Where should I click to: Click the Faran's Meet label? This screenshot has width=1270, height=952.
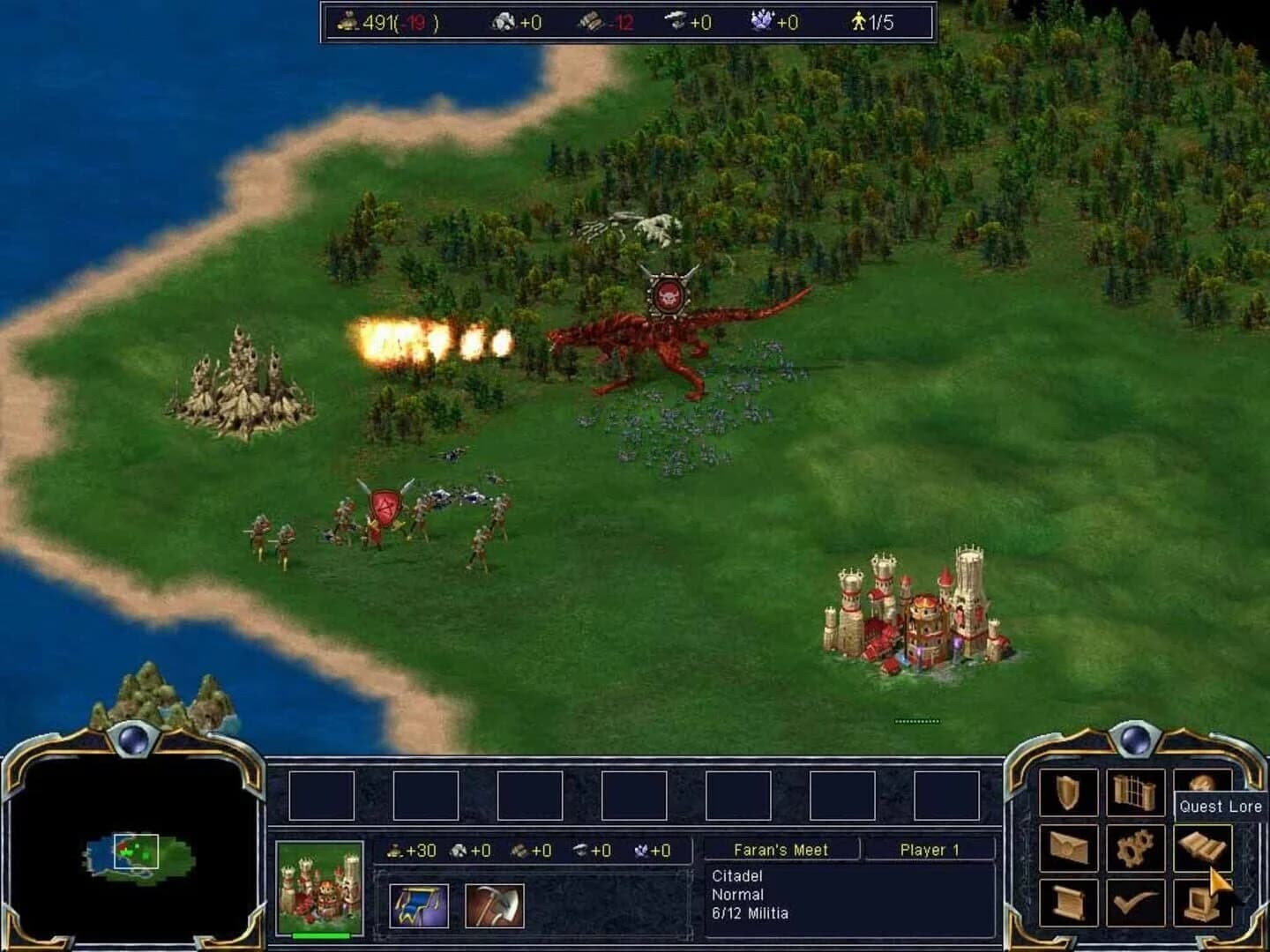[x=780, y=850]
